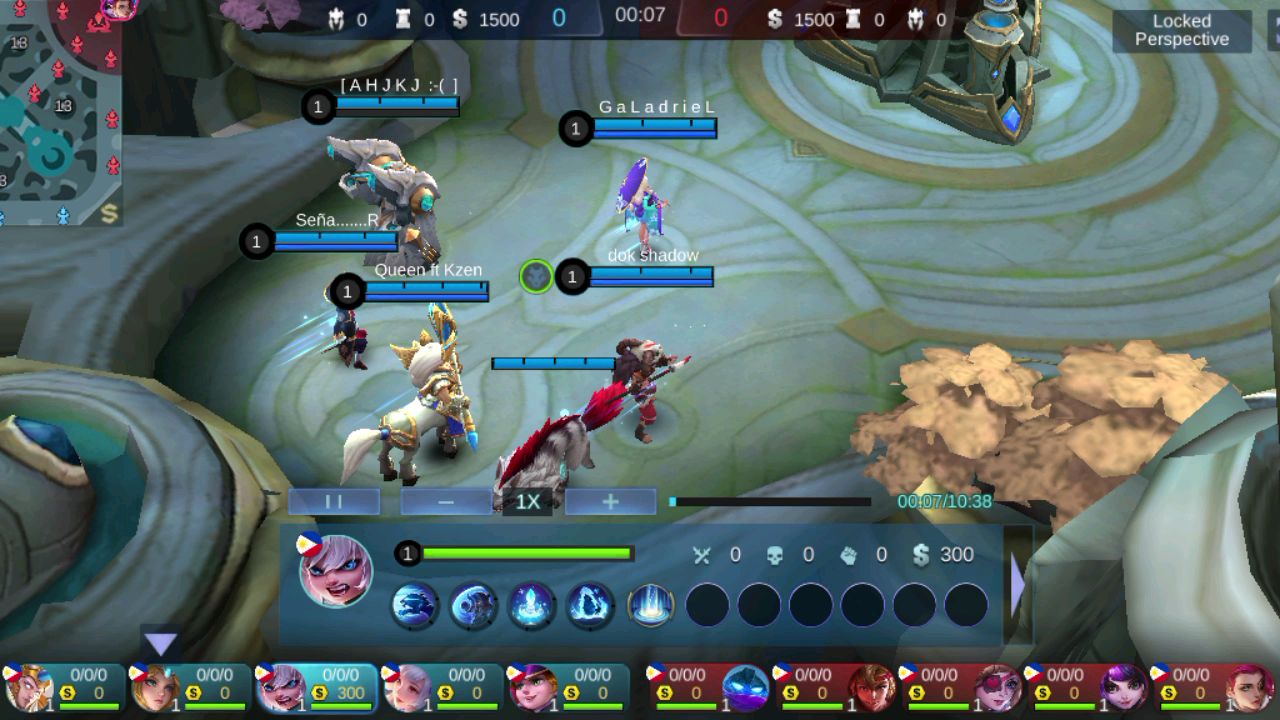The width and height of the screenshot is (1280, 720).
Task: Toggle the Locked Perspective camera button
Action: point(1181,30)
